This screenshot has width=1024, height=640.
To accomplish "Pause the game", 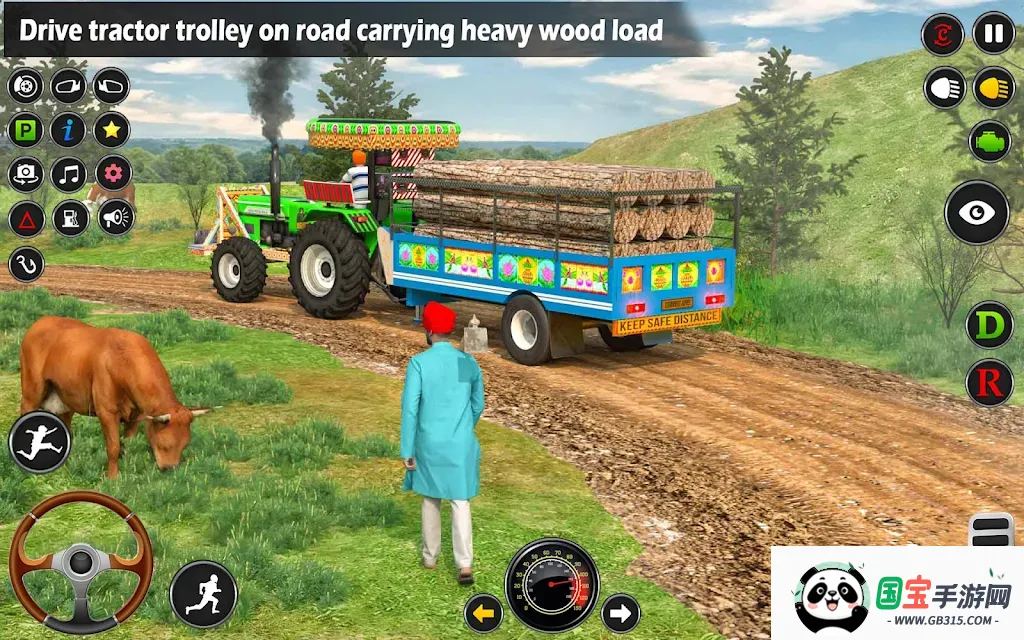I will tap(993, 34).
